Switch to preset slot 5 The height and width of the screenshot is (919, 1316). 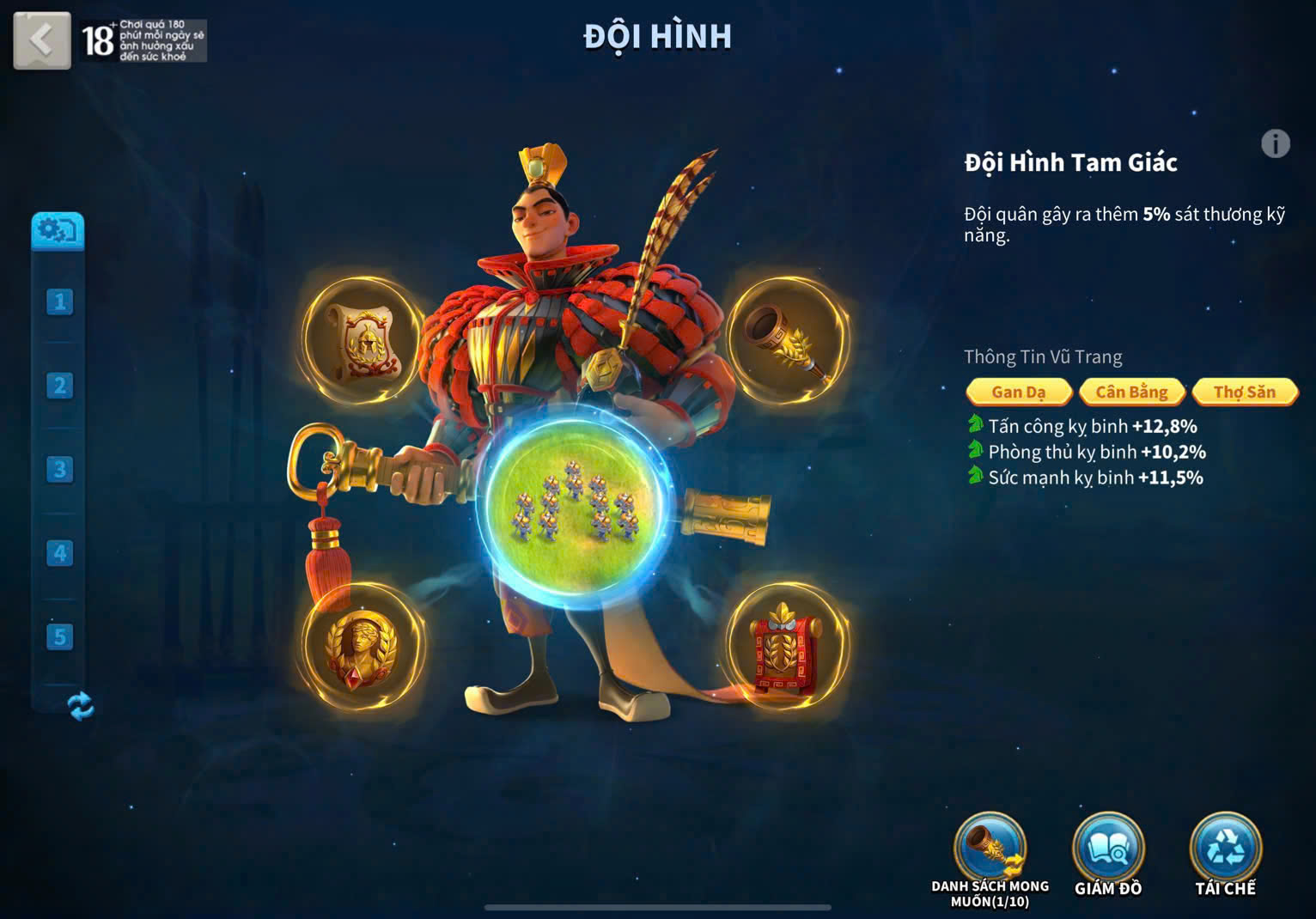pyautogui.click(x=59, y=637)
